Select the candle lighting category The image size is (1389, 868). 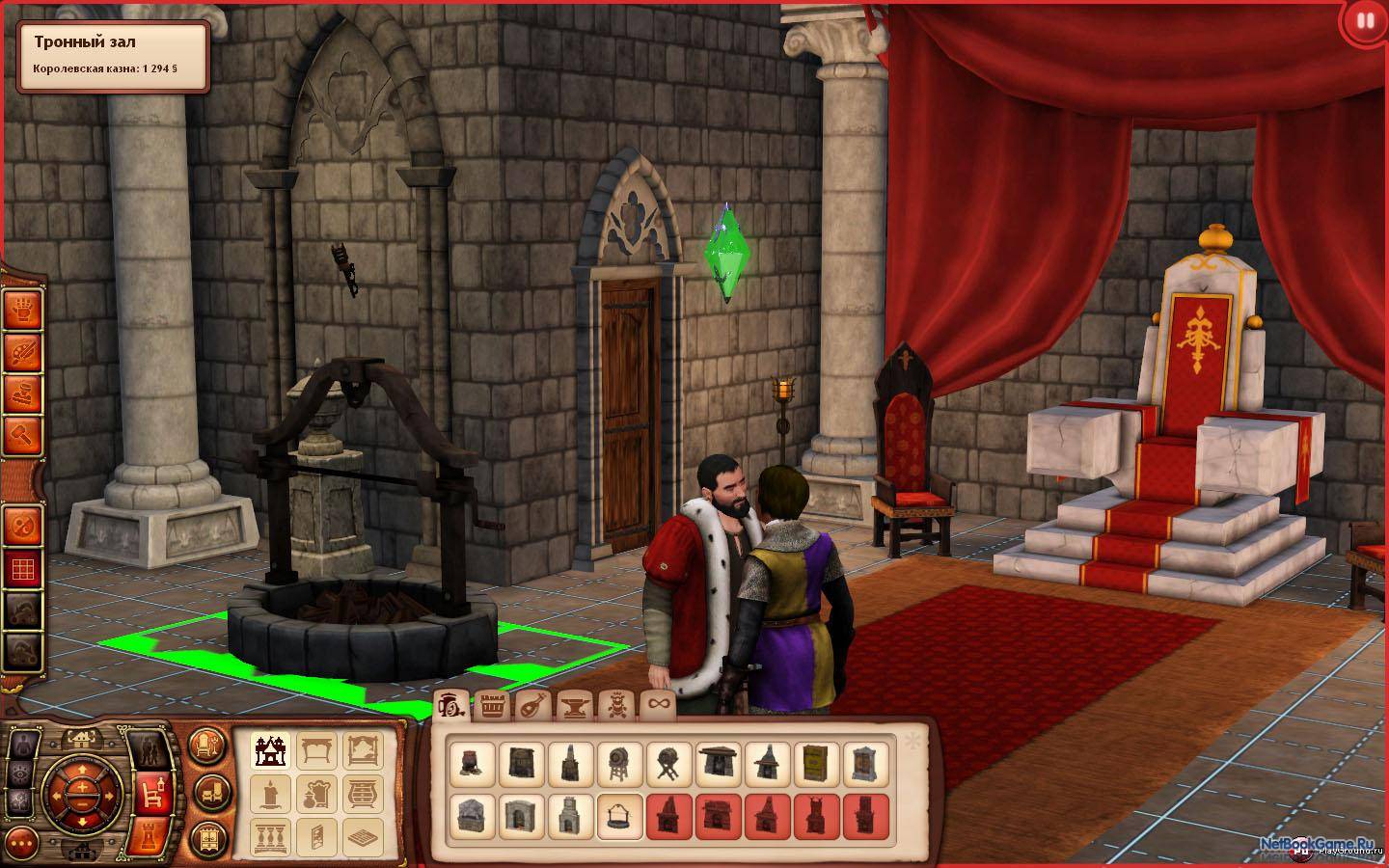[270, 794]
